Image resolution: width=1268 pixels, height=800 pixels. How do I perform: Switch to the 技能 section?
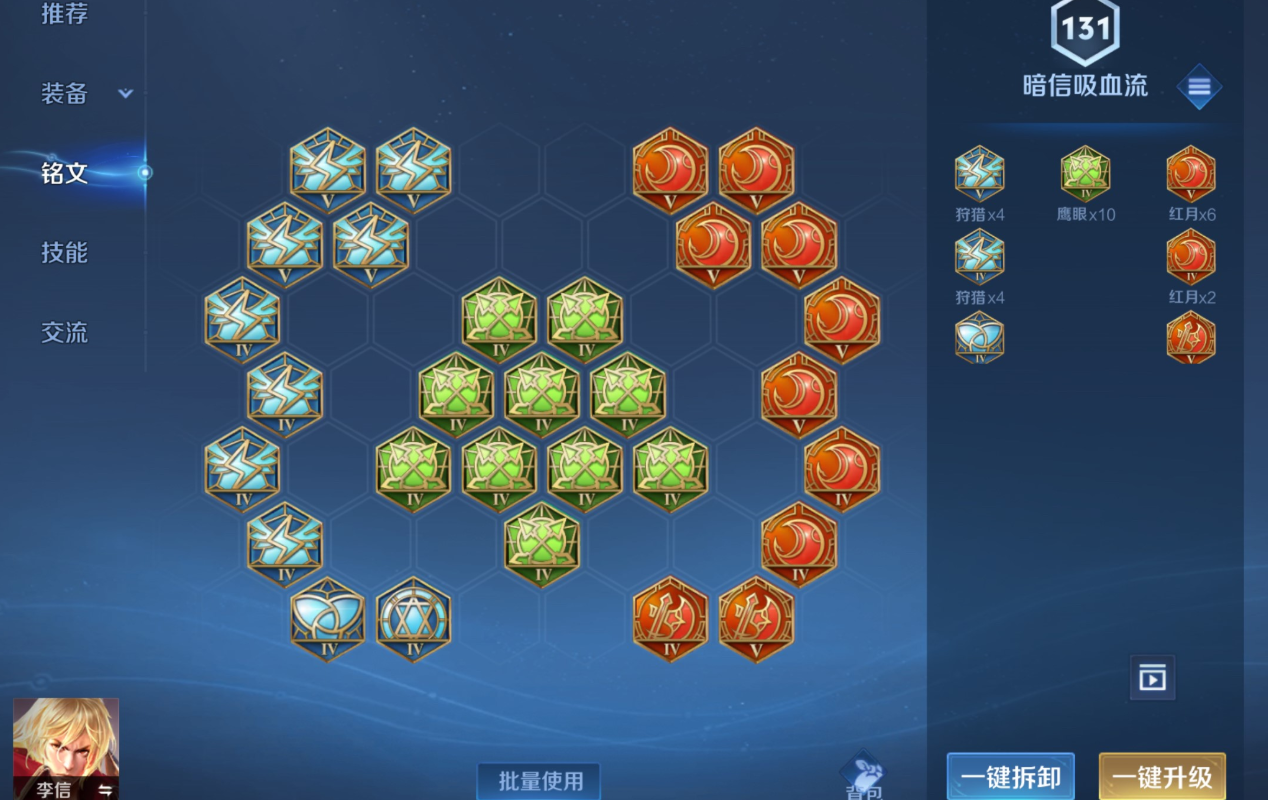pyautogui.click(x=65, y=253)
